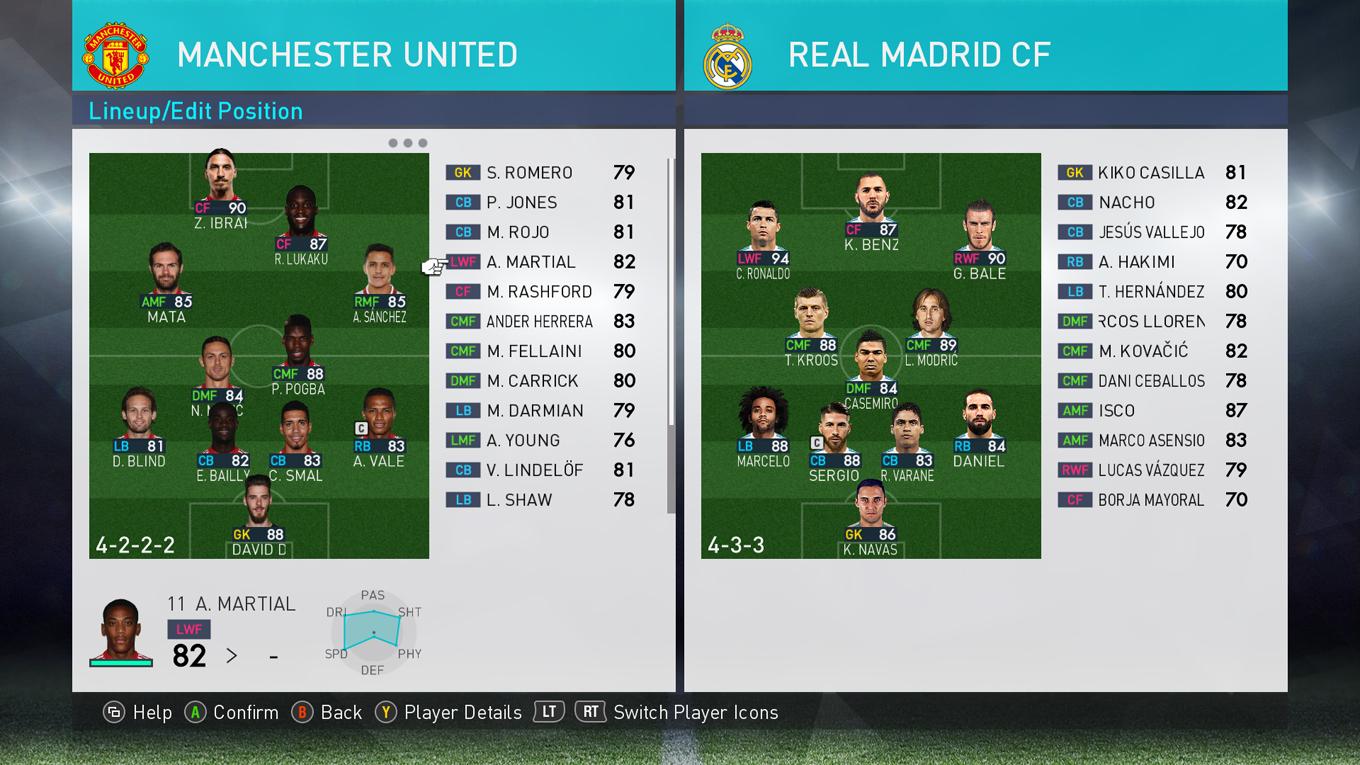1360x765 pixels.
Task: Select Marco Asensio in Real Madrid's substitutes
Action: click(x=1151, y=441)
